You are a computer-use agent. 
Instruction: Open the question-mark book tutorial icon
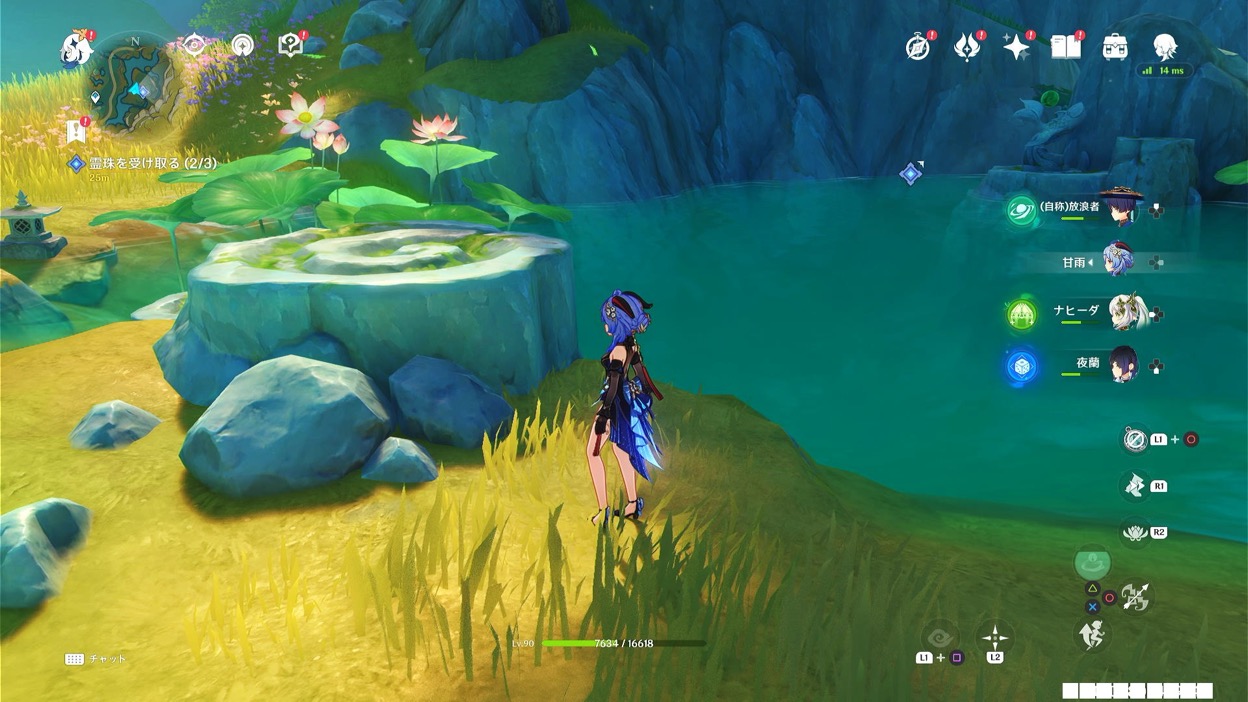pos(291,45)
